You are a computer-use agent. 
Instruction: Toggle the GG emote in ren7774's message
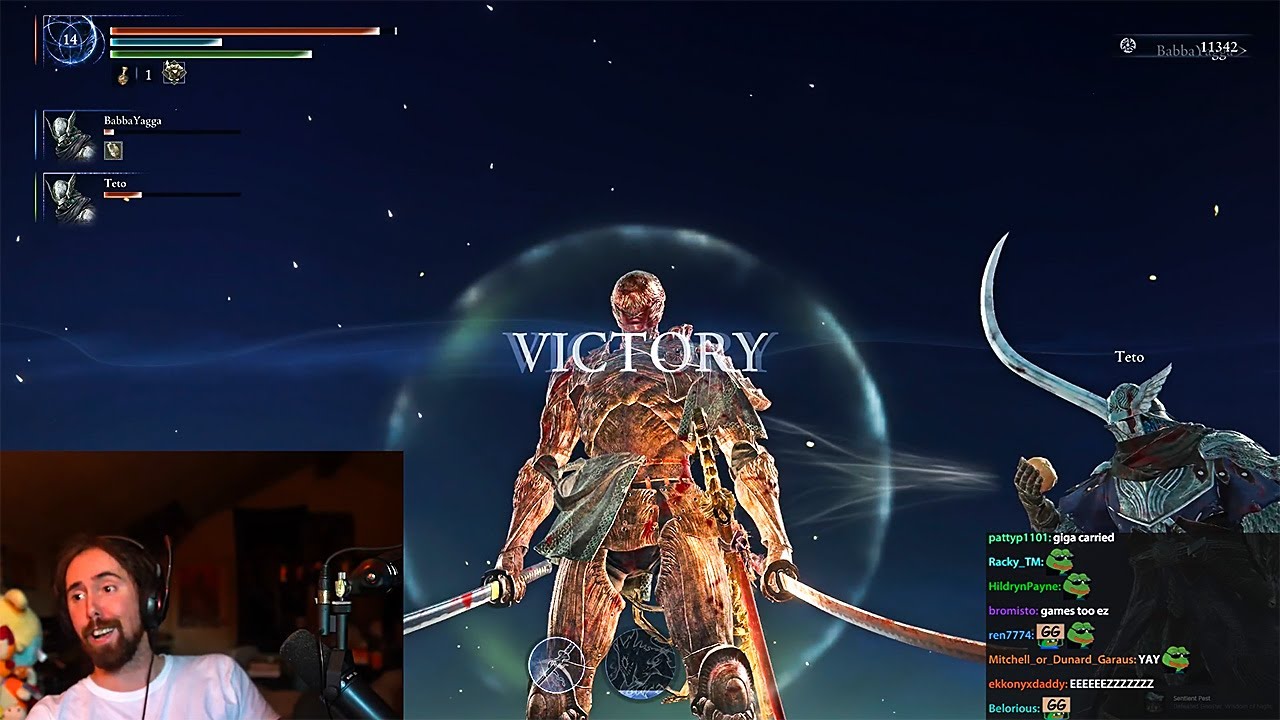1049,632
